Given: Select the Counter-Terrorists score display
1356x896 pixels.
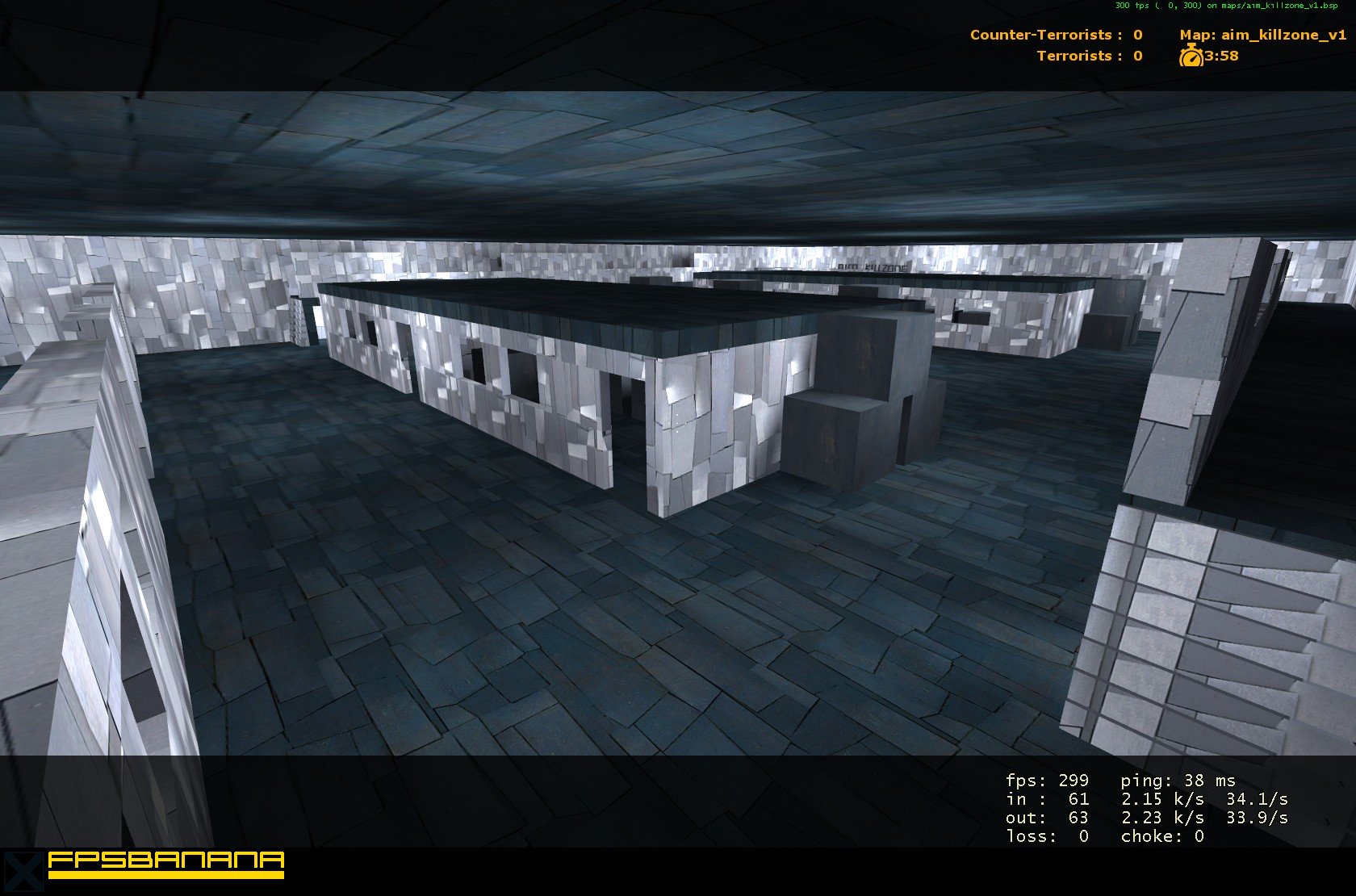Looking at the screenshot, I should tap(1055, 36).
